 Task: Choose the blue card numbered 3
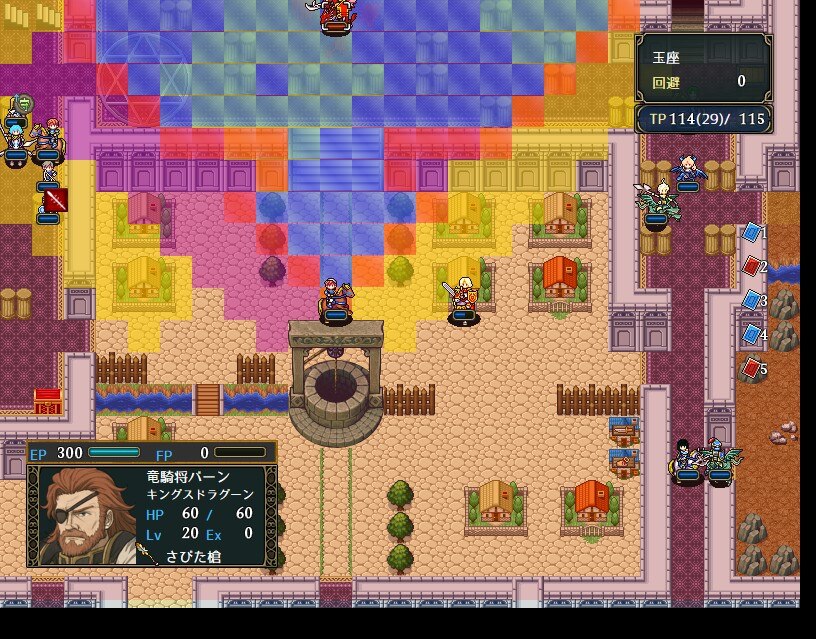[x=752, y=300]
